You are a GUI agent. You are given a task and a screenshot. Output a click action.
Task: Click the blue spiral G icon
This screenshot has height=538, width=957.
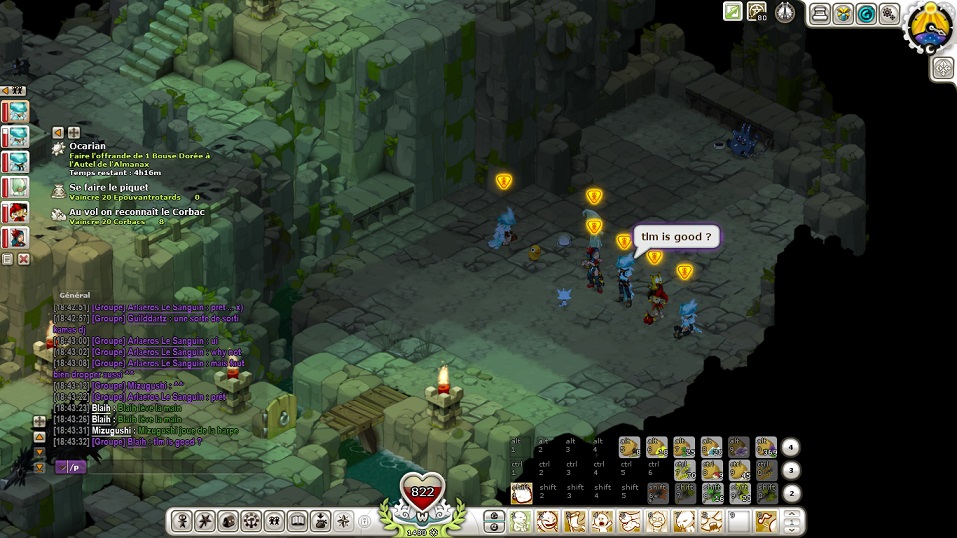(x=865, y=13)
